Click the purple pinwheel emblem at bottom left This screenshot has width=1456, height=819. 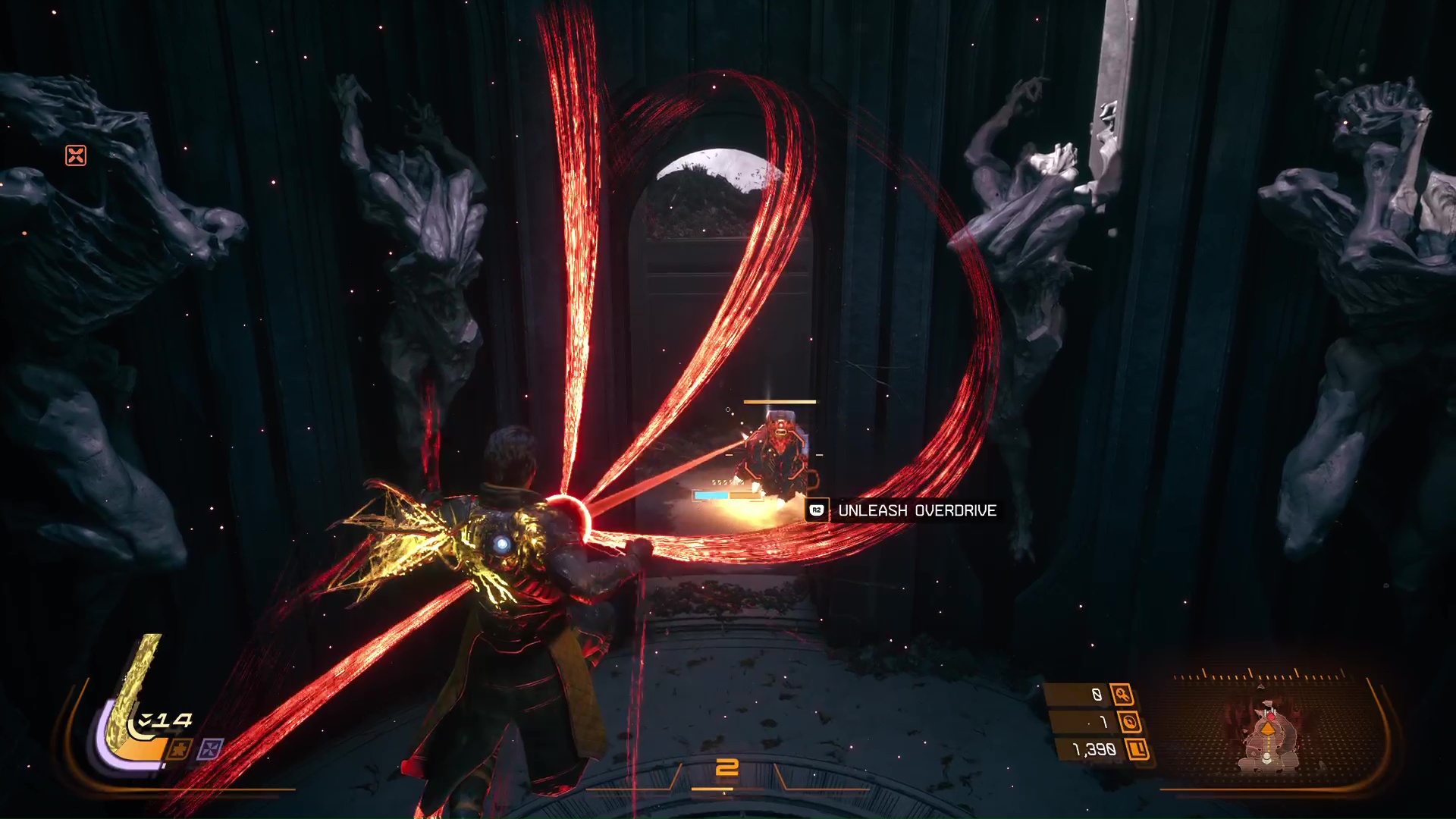coord(211,748)
